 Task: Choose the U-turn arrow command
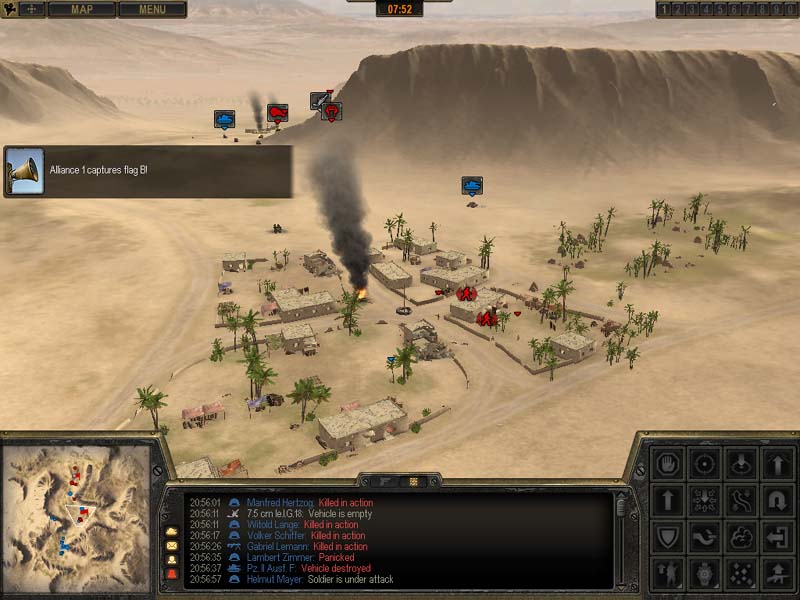pyautogui.click(x=778, y=500)
